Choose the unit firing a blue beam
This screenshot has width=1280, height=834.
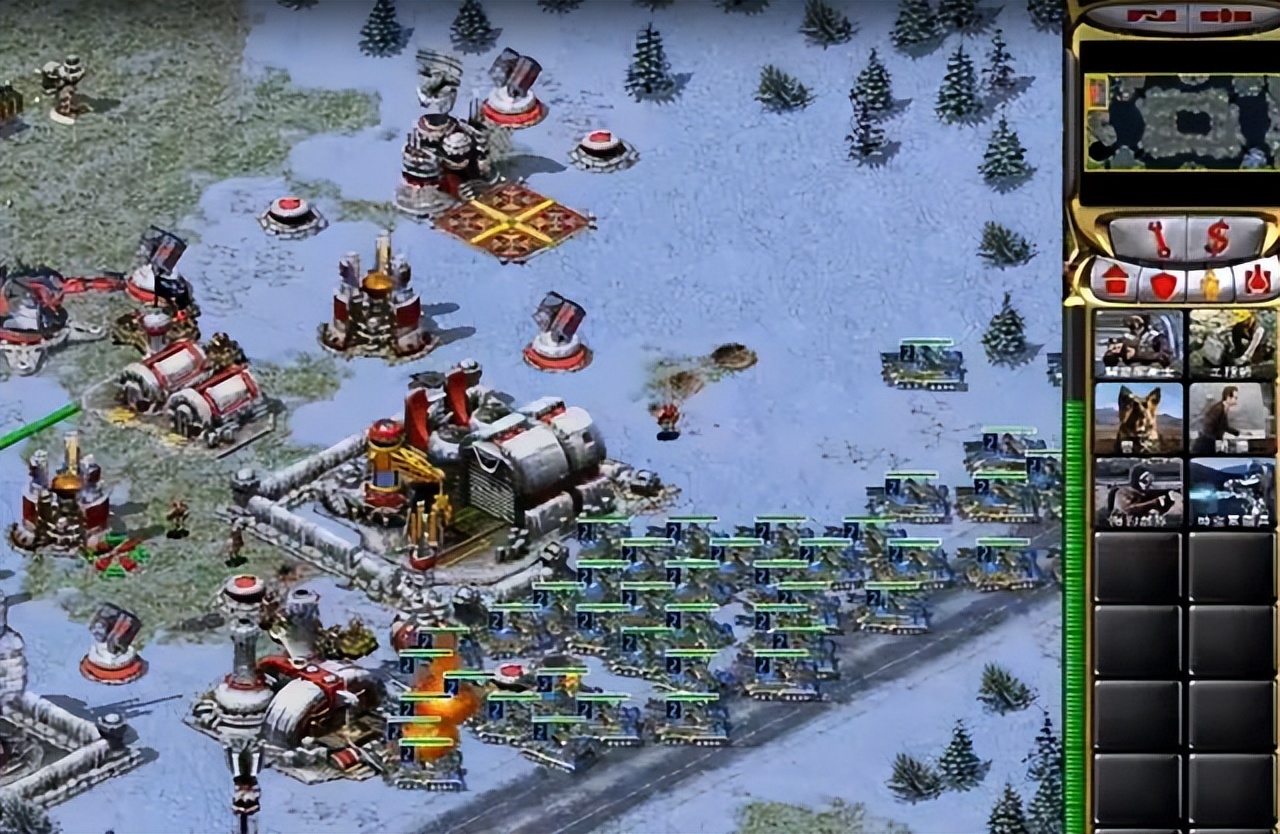1232,492
